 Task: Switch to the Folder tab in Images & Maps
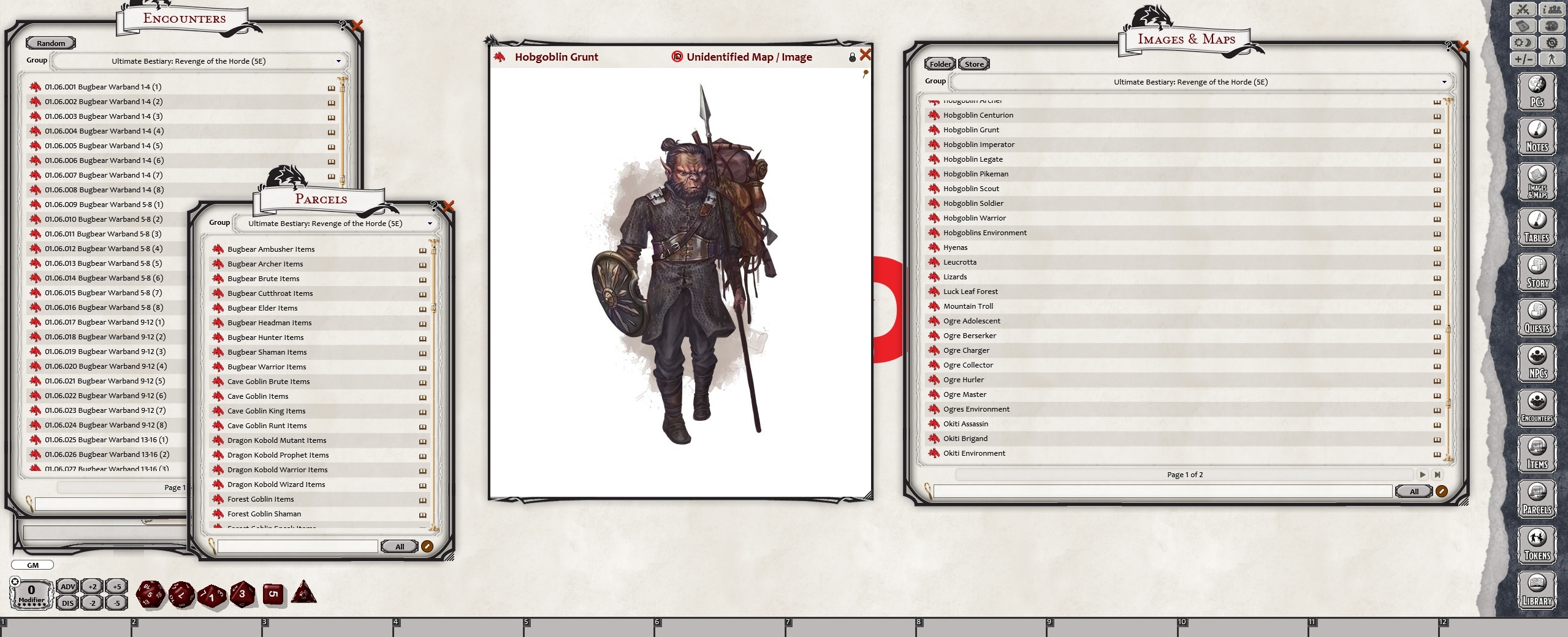pyautogui.click(x=940, y=64)
